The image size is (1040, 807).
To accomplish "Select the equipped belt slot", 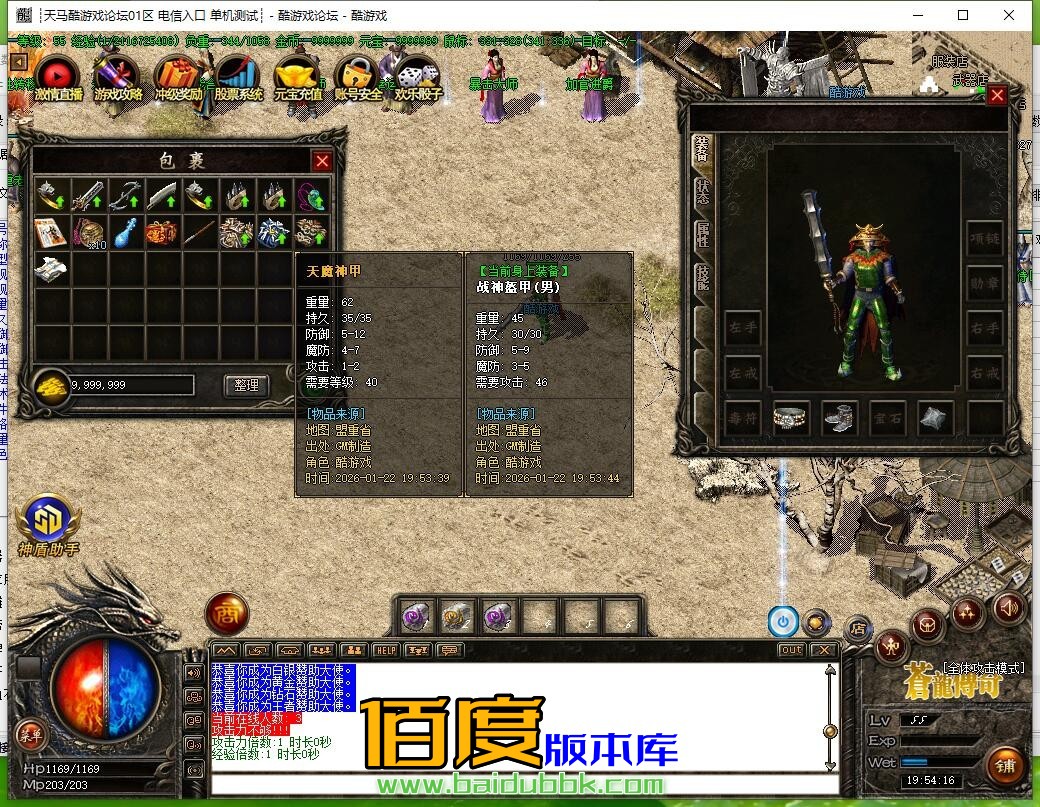I will pyautogui.click(x=791, y=419).
